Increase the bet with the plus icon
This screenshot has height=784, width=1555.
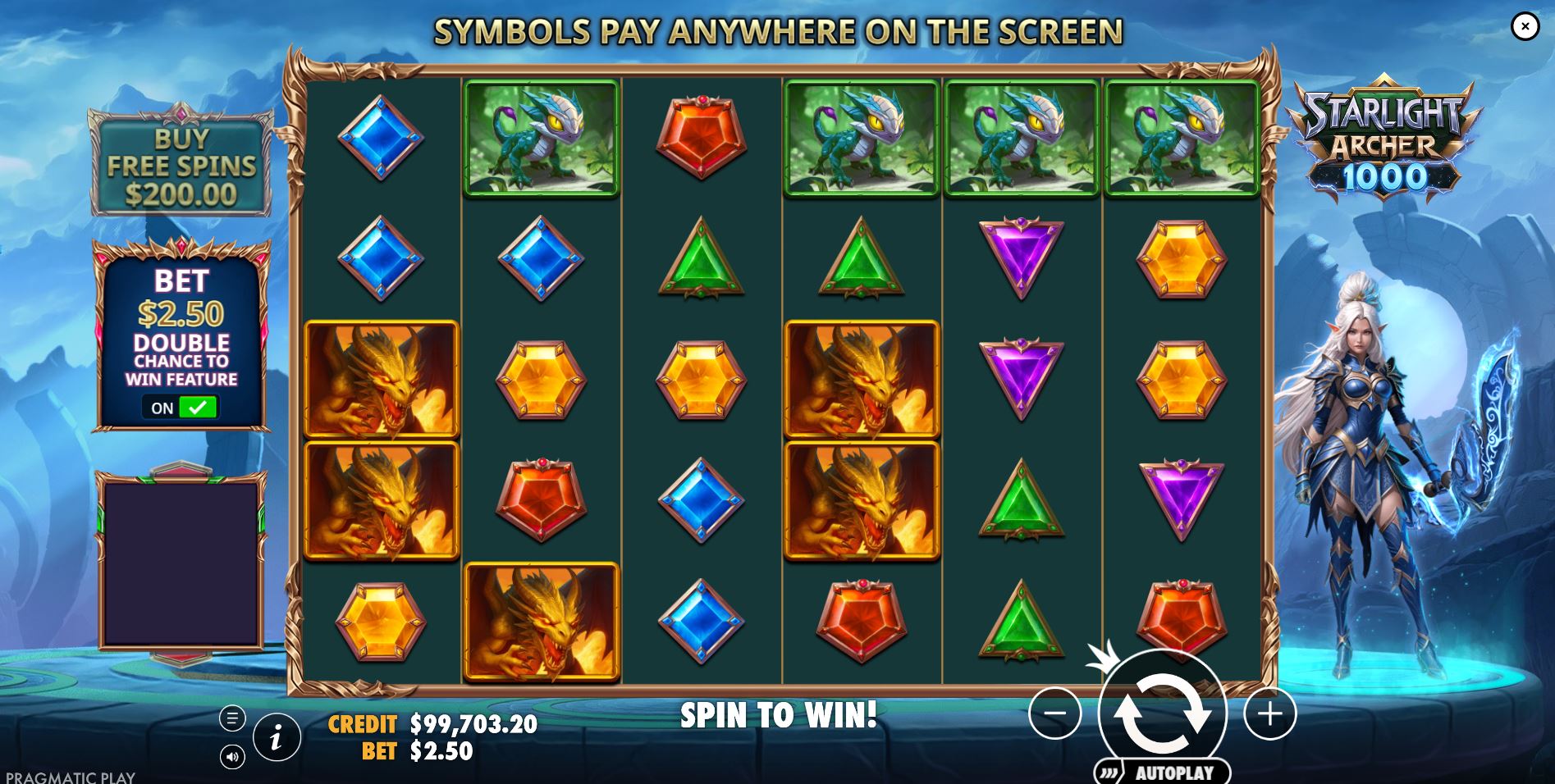[x=1269, y=713]
